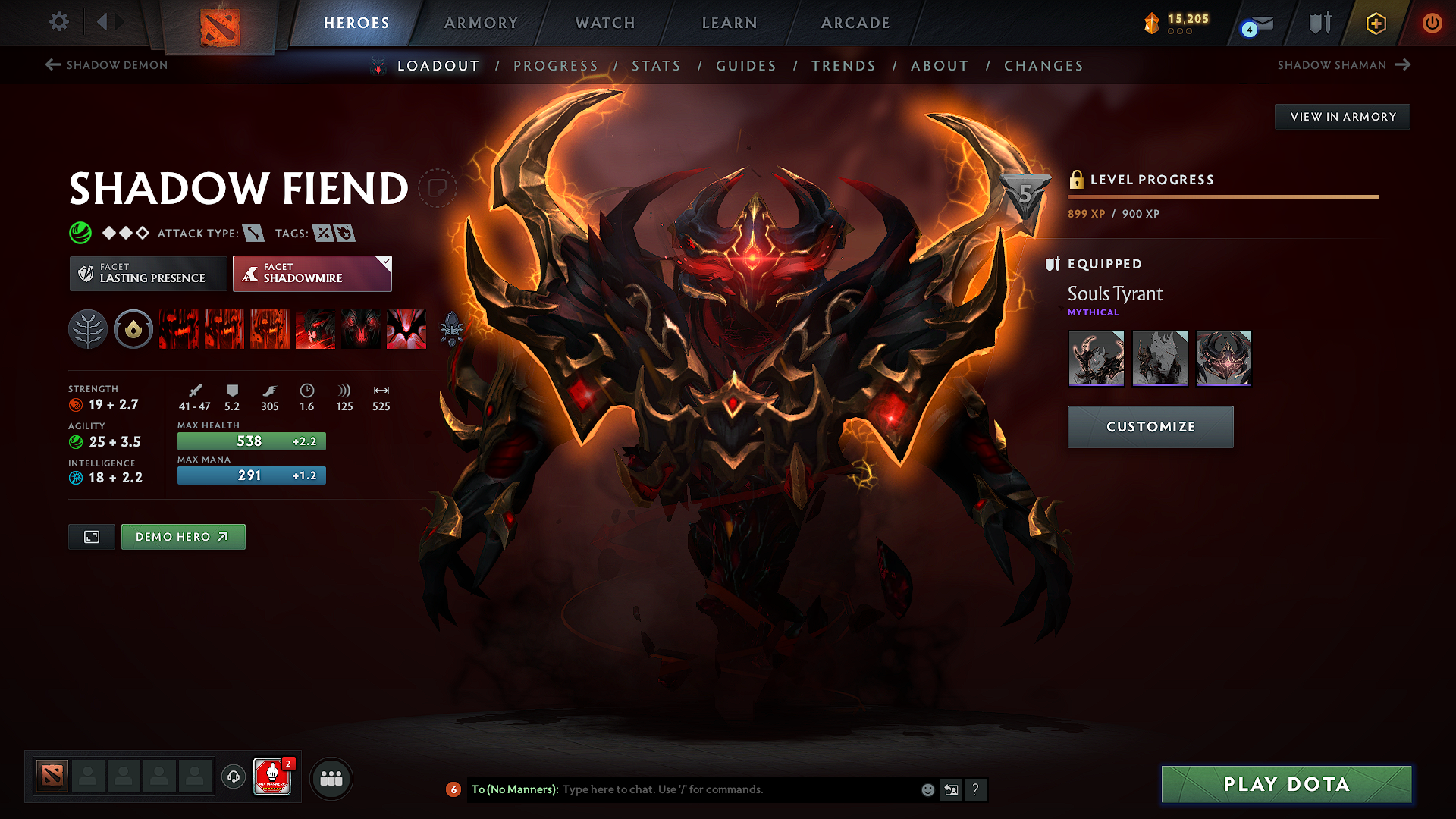View Shadow Fiend's innate ability icon

coord(133,329)
